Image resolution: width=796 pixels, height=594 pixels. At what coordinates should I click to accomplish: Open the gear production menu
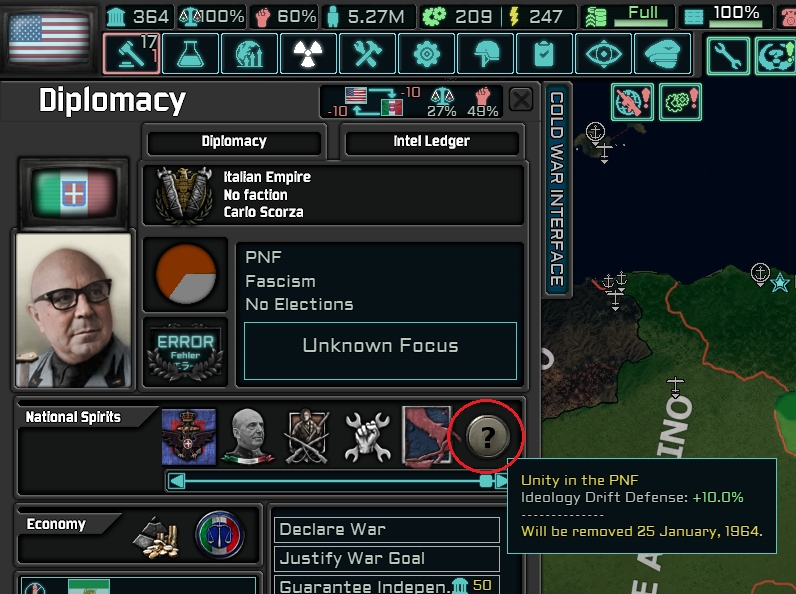pos(426,54)
